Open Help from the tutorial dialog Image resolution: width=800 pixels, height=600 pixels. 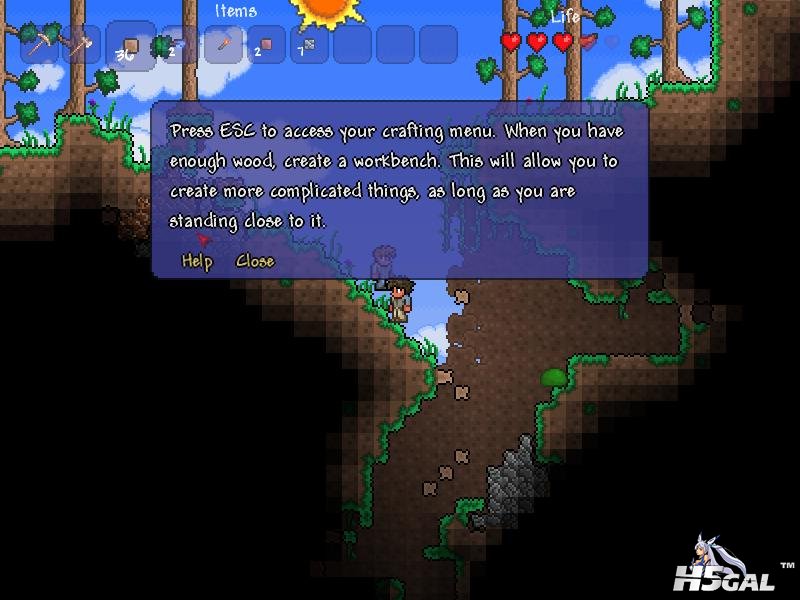(x=197, y=261)
